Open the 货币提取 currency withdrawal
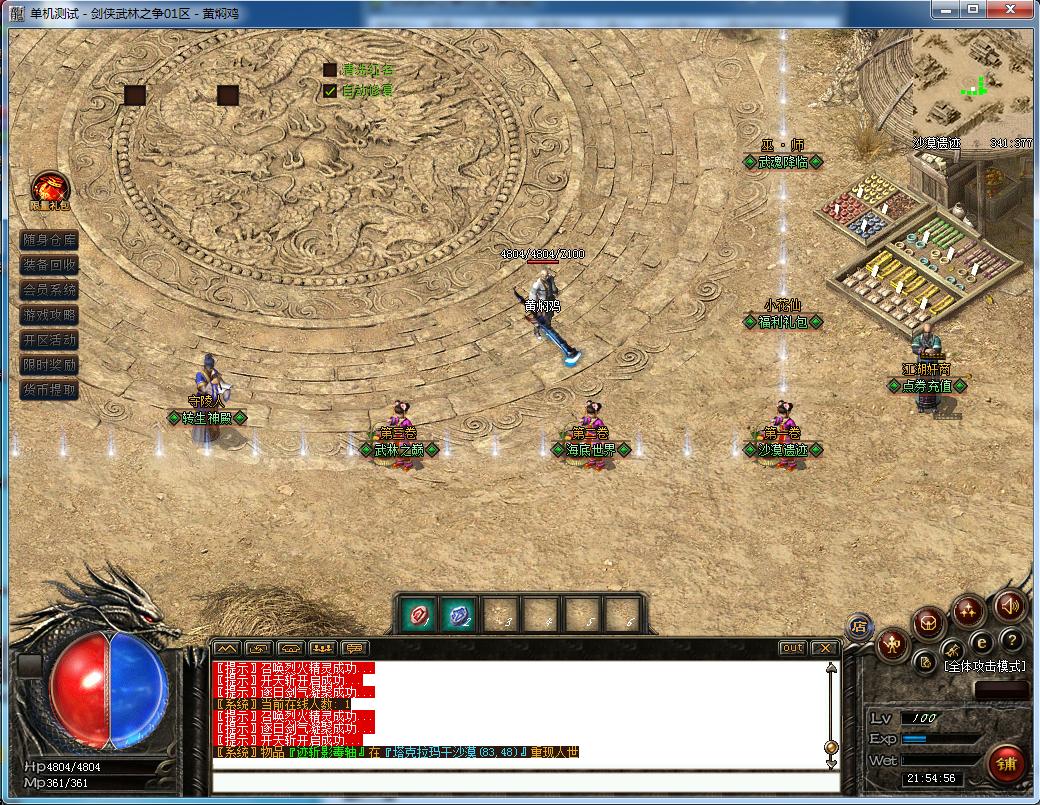Image resolution: width=1040 pixels, height=805 pixels. coord(49,390)
